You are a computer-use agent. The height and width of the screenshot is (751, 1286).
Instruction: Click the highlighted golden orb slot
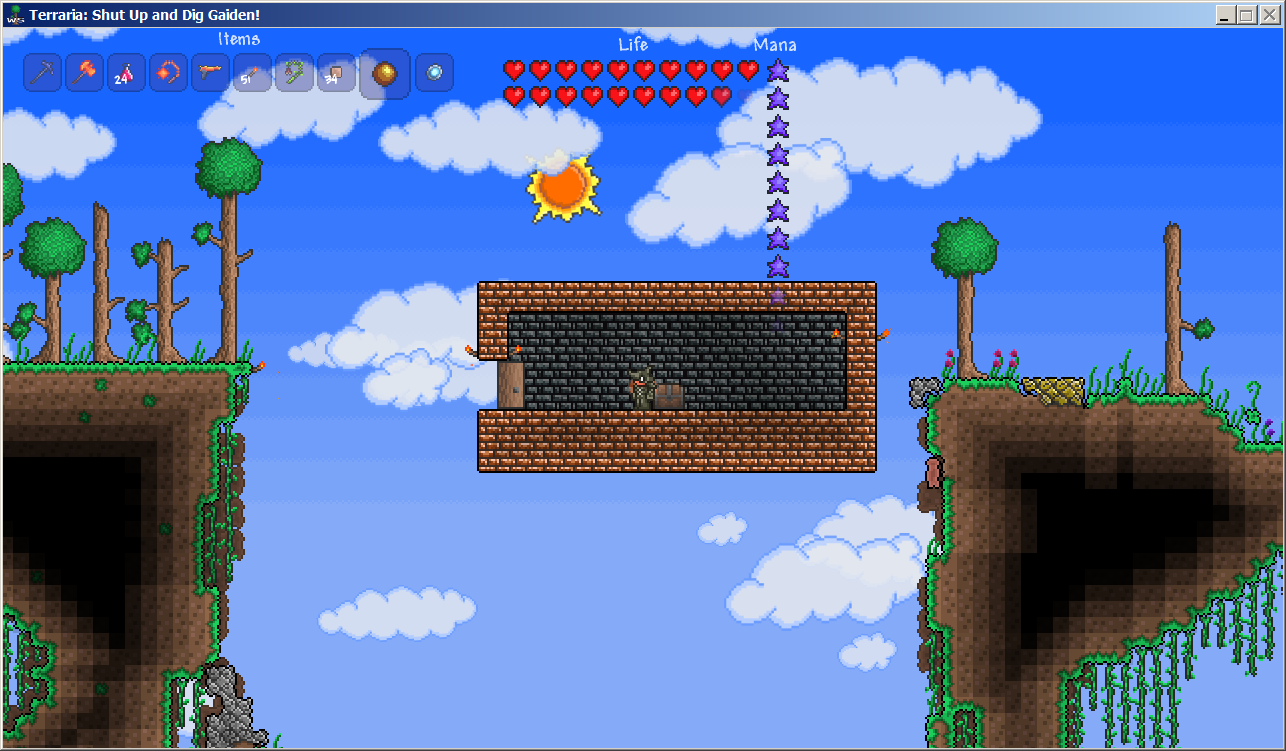coord(385,74)
